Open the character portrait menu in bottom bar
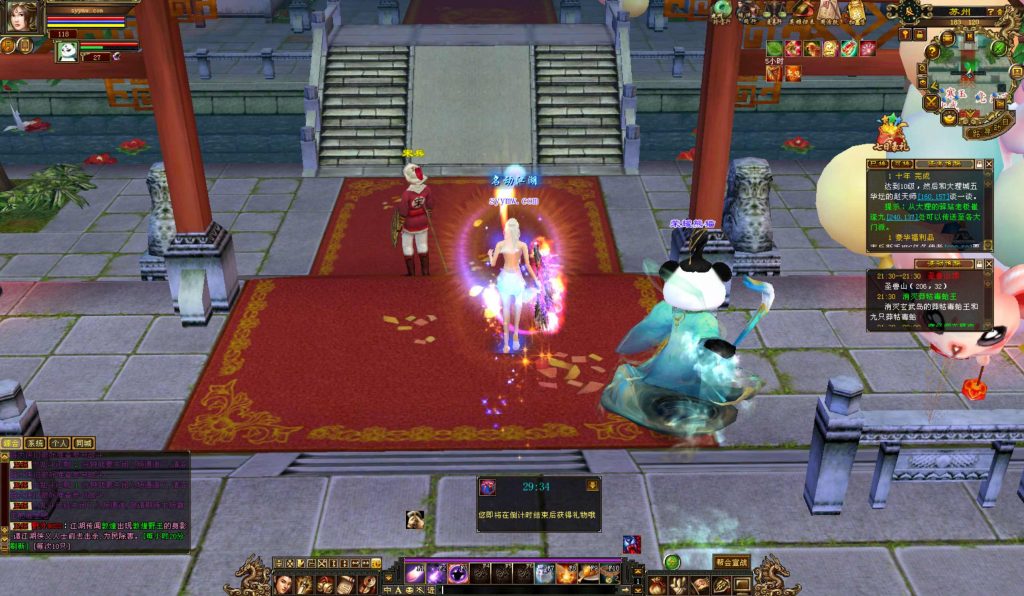 283,584
